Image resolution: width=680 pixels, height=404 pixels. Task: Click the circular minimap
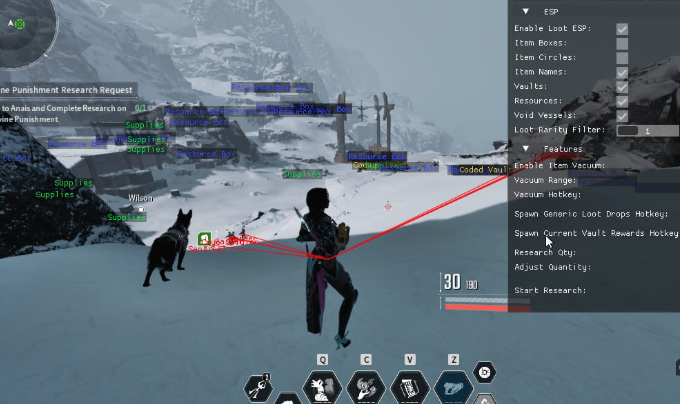click(19, 23)
